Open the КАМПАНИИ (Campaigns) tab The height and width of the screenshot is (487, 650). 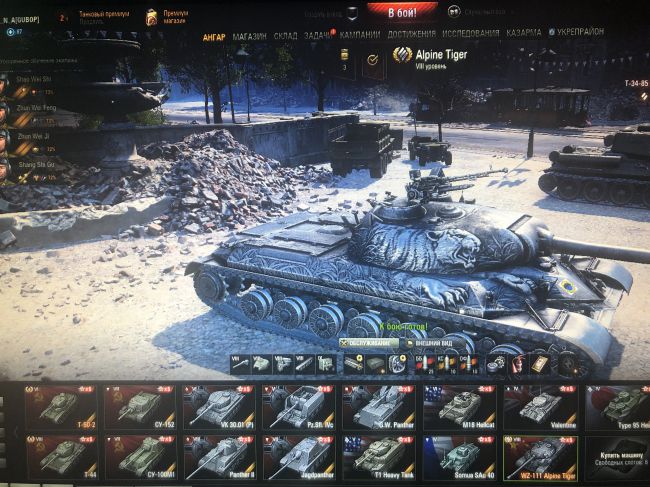[358, 35]
